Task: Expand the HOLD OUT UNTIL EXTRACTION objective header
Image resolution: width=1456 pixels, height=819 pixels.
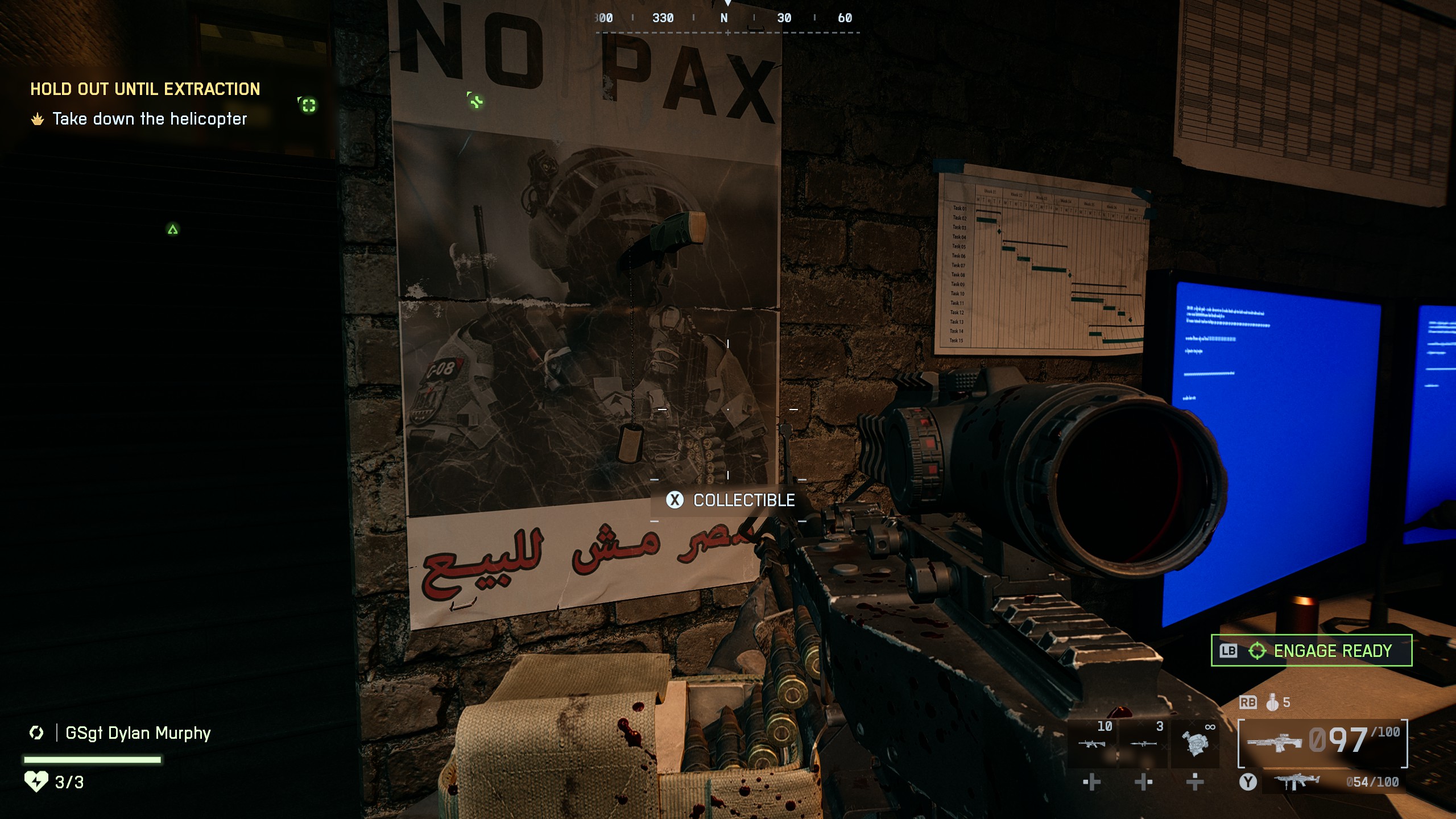Action: click(144, 89)
